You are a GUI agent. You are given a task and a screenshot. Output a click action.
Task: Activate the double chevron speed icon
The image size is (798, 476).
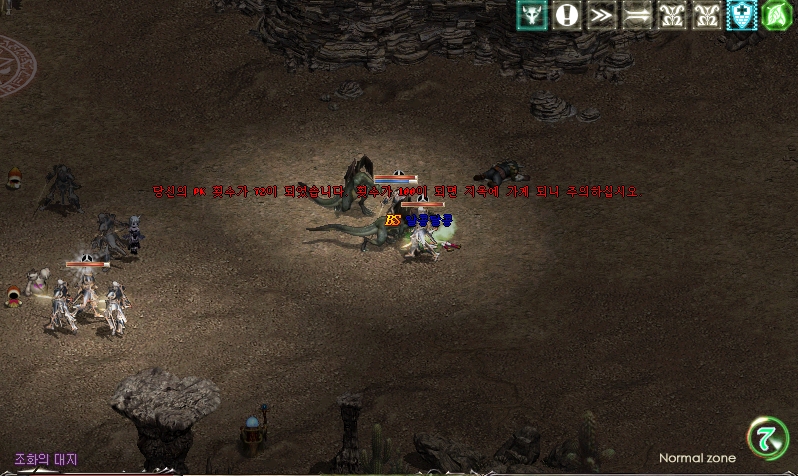click(602, 15)
